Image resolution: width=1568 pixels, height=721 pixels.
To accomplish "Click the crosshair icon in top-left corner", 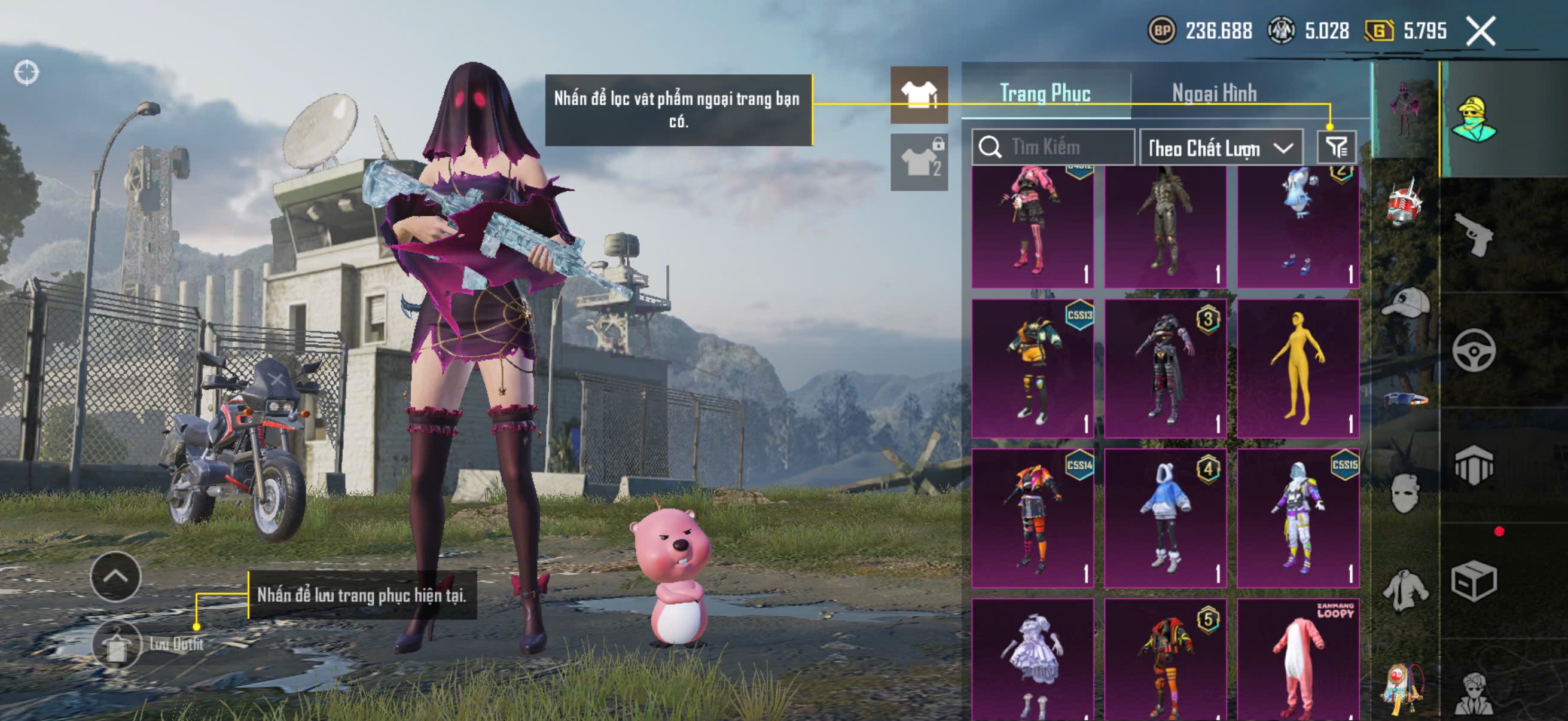I will [x=26, y=73].
